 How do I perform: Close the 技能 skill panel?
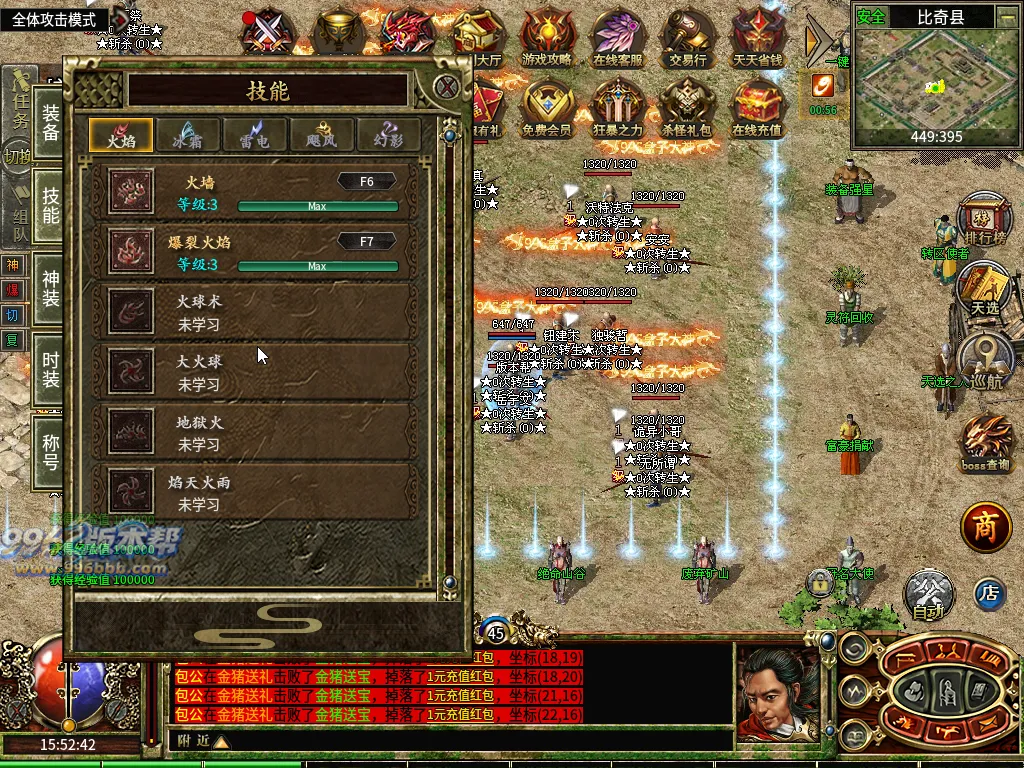[447, 88]
